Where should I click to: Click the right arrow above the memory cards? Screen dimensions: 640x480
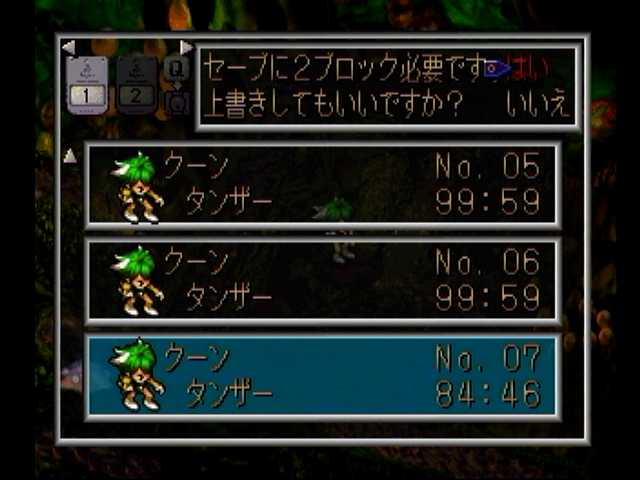(x=186, y=47)
